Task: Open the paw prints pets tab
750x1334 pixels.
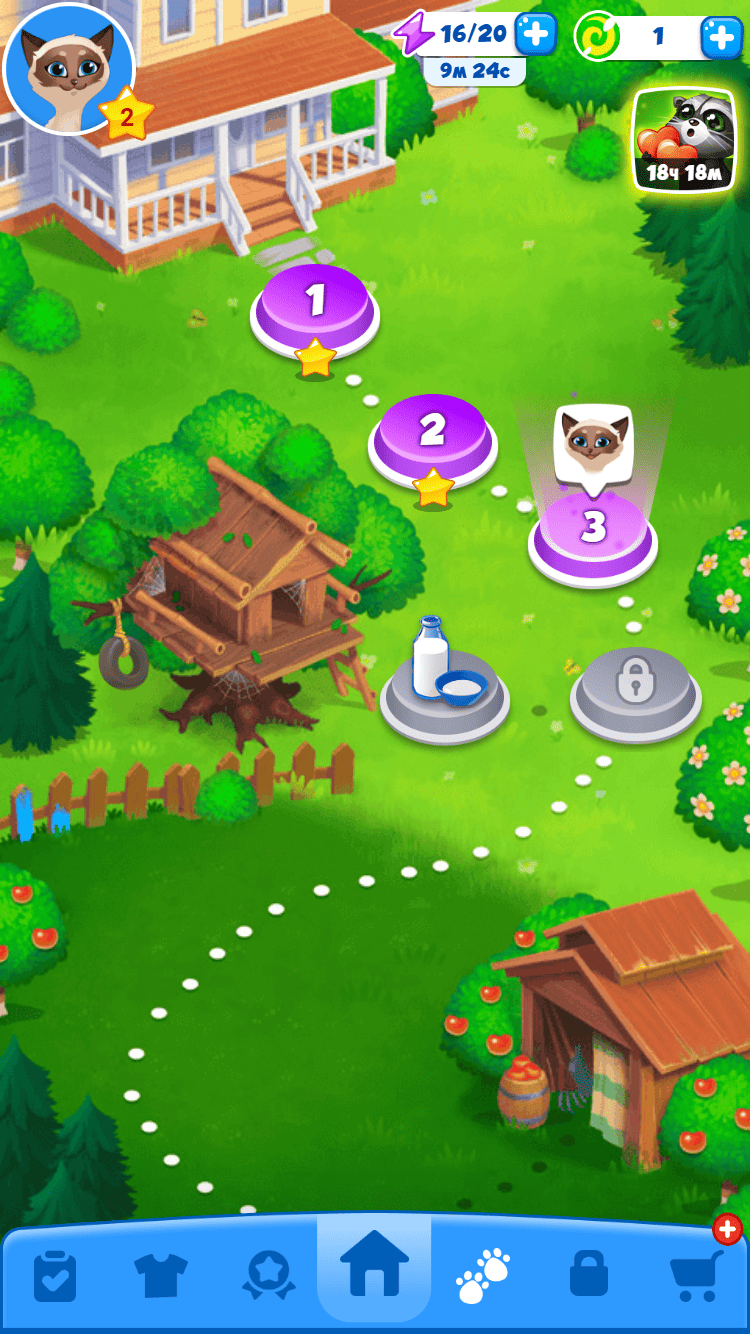Action: click(482, 1274)
